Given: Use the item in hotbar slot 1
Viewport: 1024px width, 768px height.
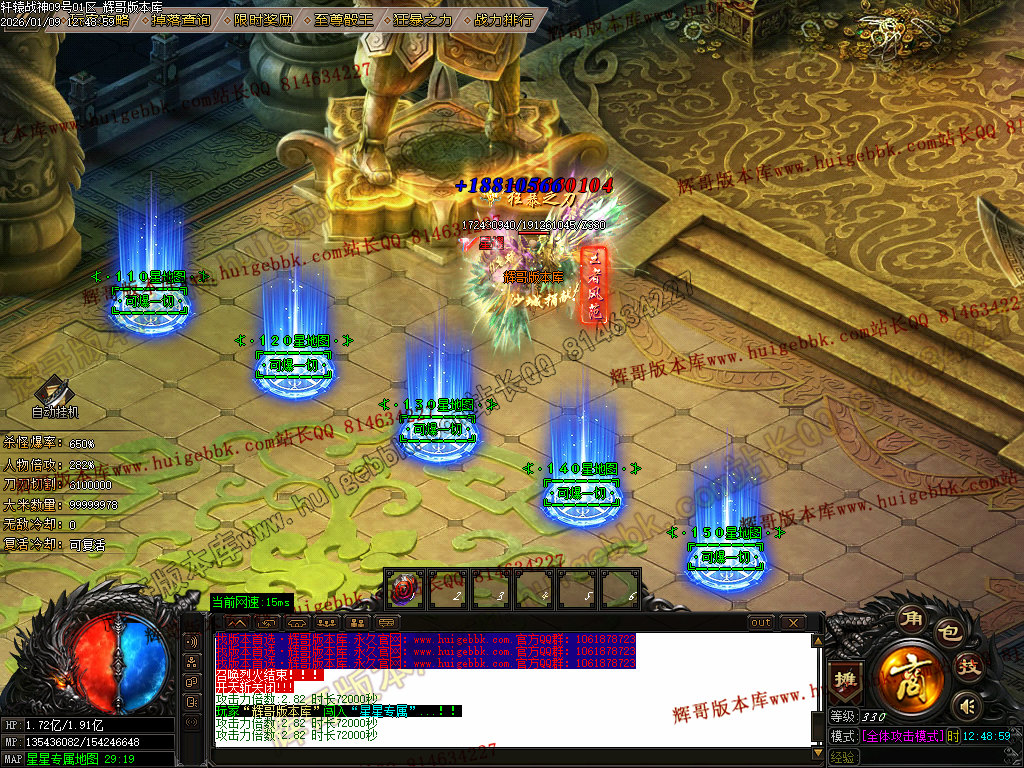Looking at the screenshot, I should 405,589.
